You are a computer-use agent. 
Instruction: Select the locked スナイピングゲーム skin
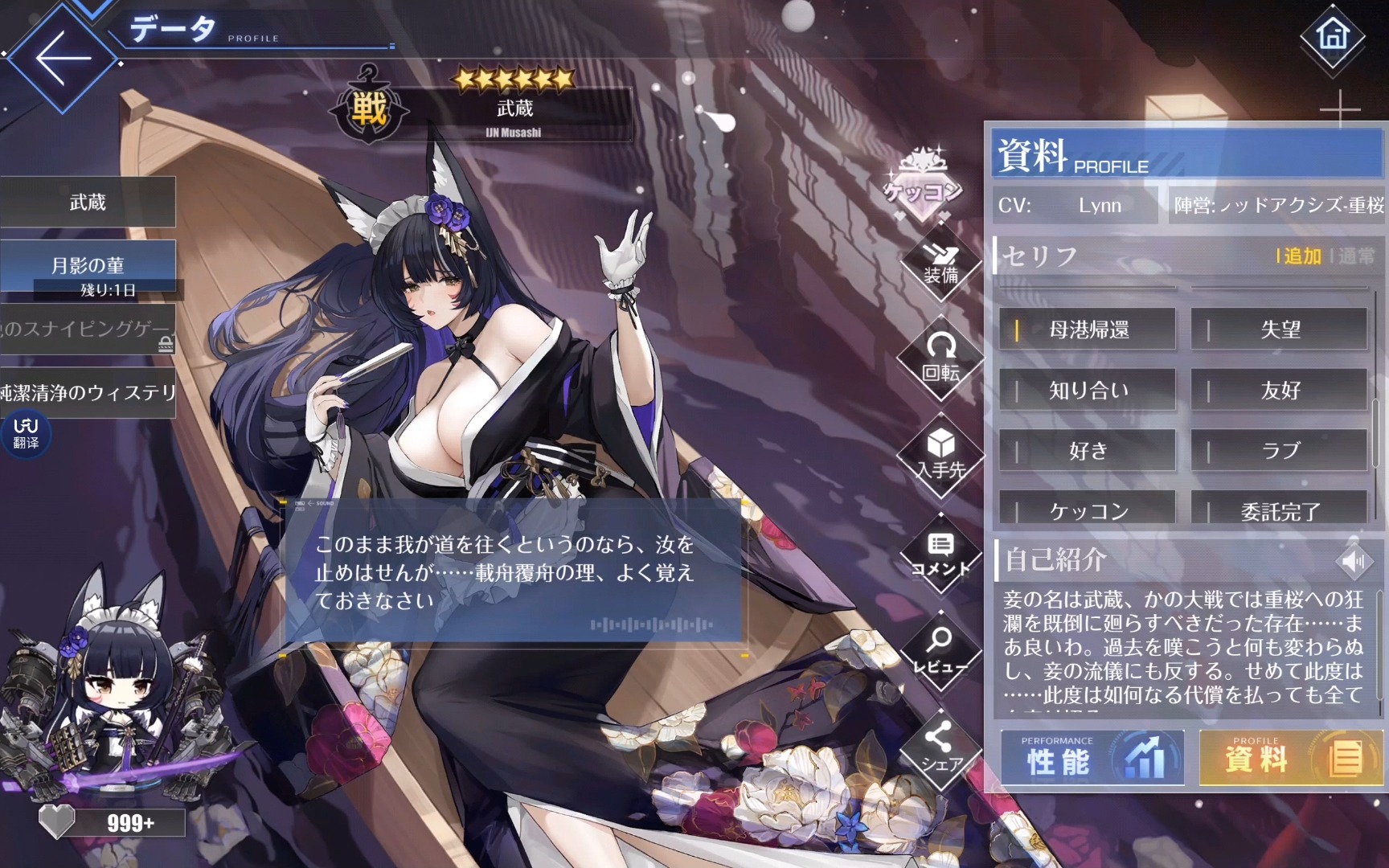point(88,329)
